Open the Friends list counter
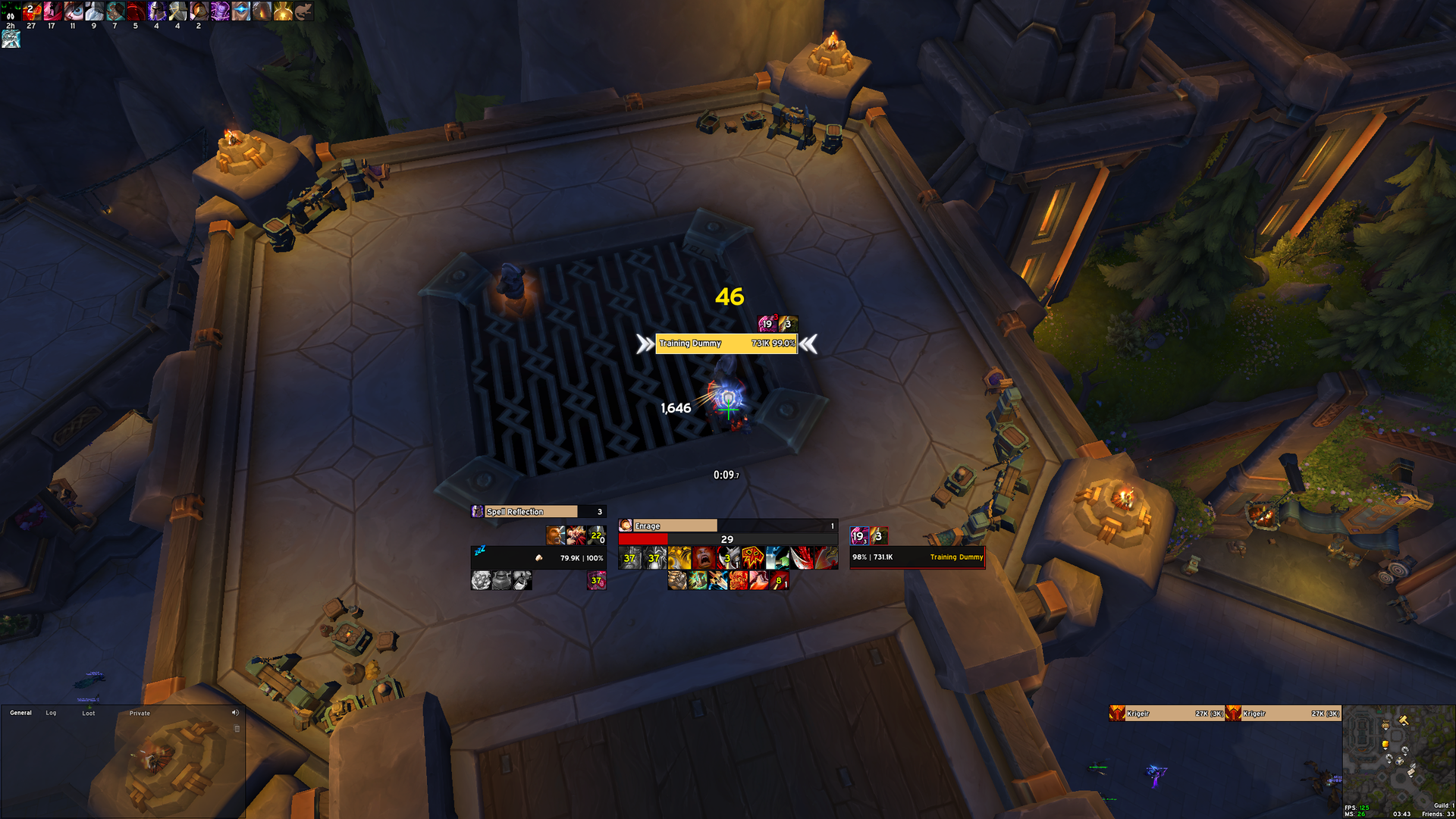The width and height of the screenshot is (1456, 819). coord(1438,814)
